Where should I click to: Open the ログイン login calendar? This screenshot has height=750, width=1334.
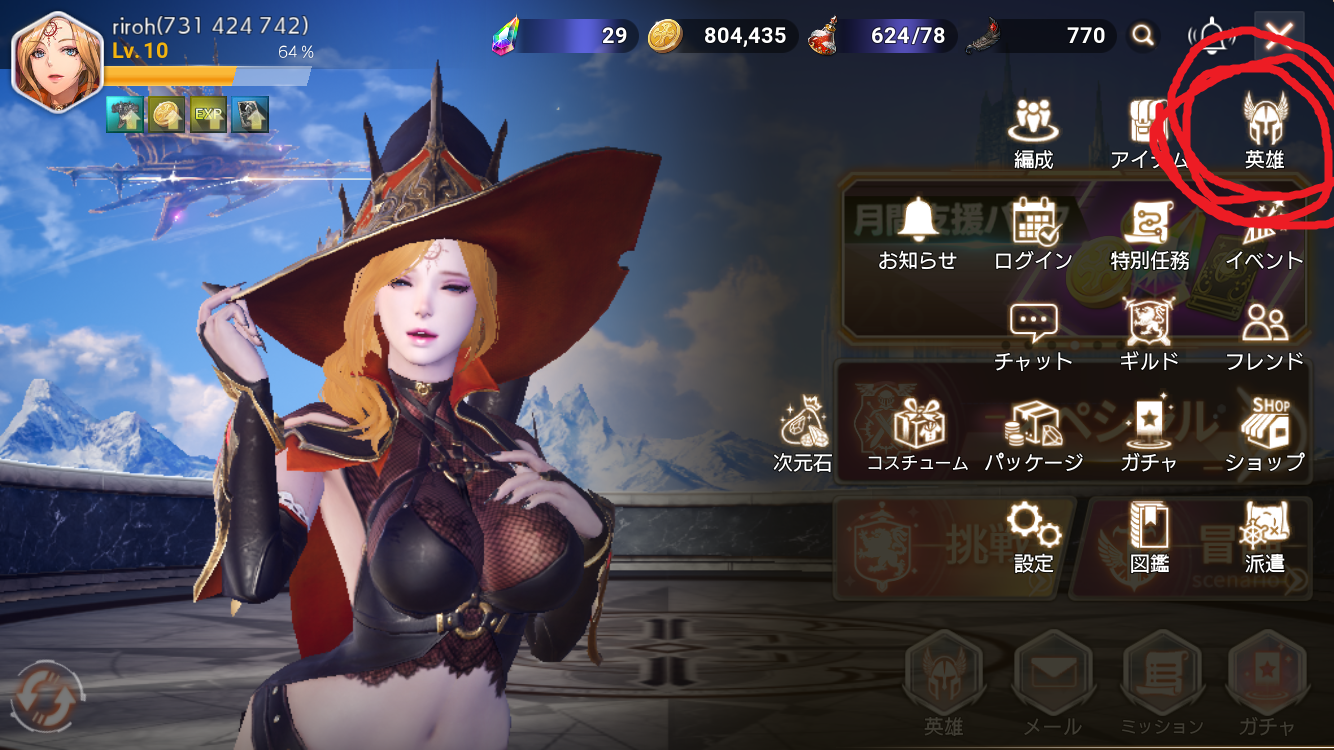coord(1033,232)
